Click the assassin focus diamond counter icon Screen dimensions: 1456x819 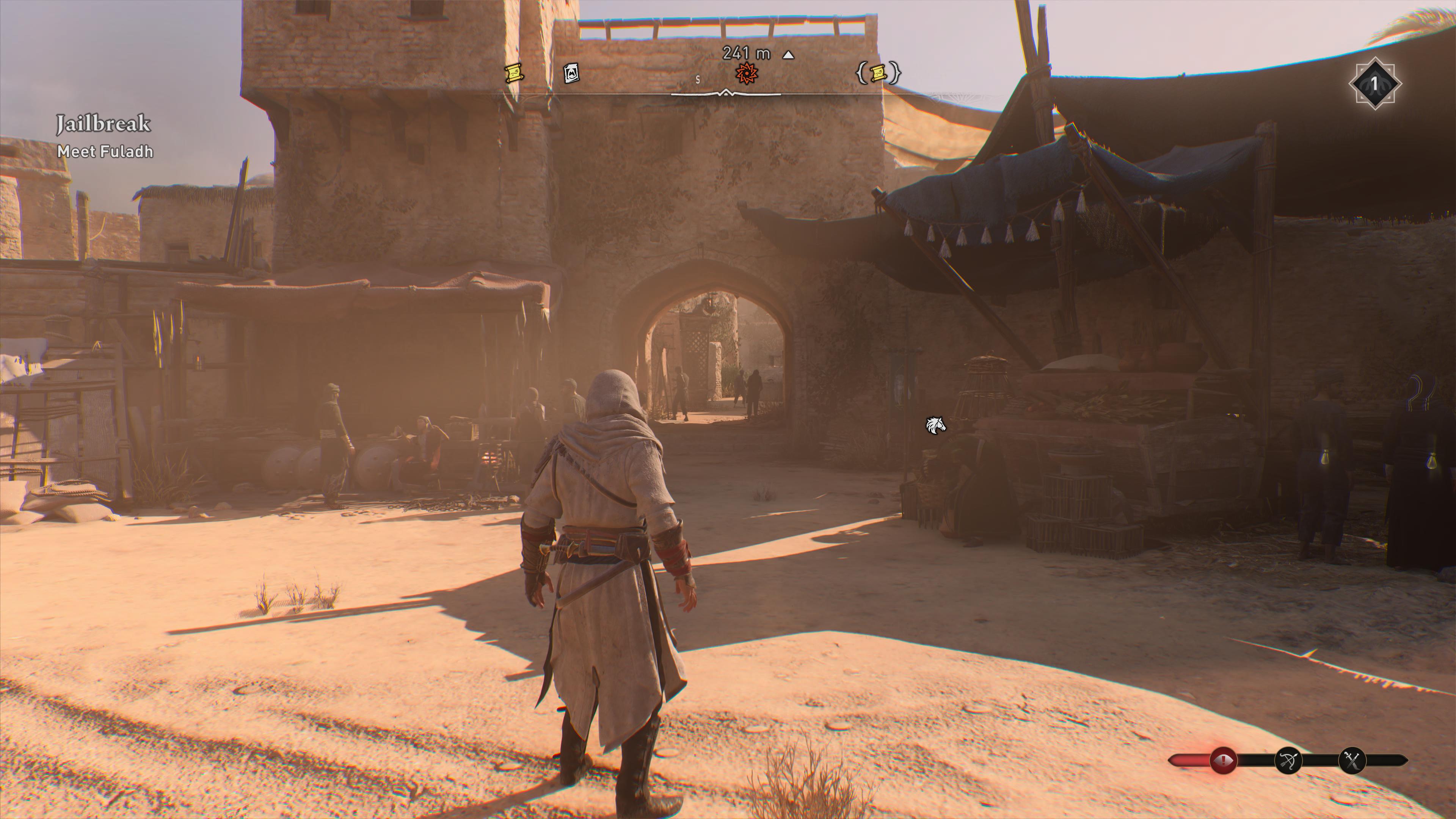coord(1374,84)
